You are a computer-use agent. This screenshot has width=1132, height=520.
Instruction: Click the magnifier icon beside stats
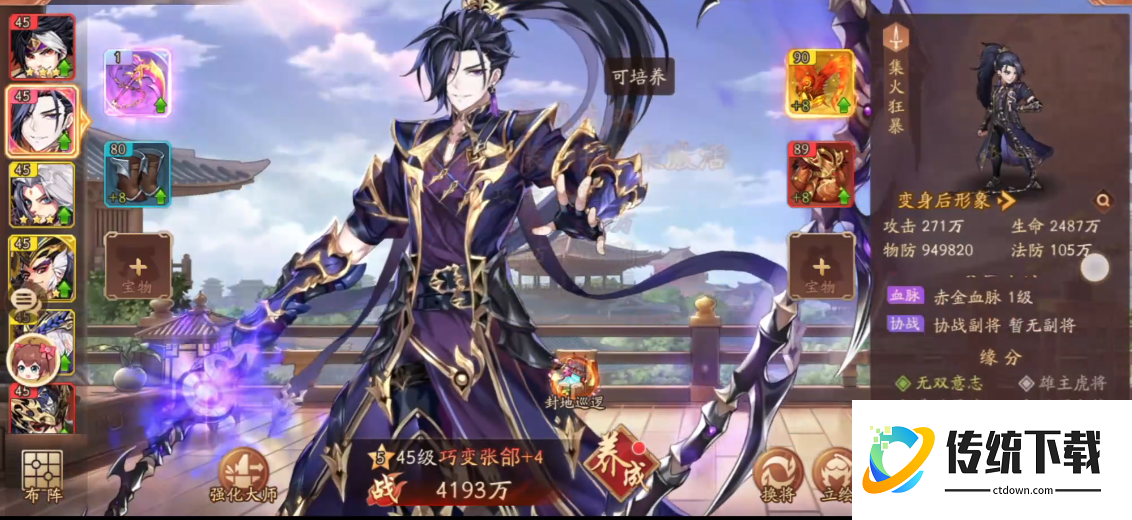[1102, 200]
